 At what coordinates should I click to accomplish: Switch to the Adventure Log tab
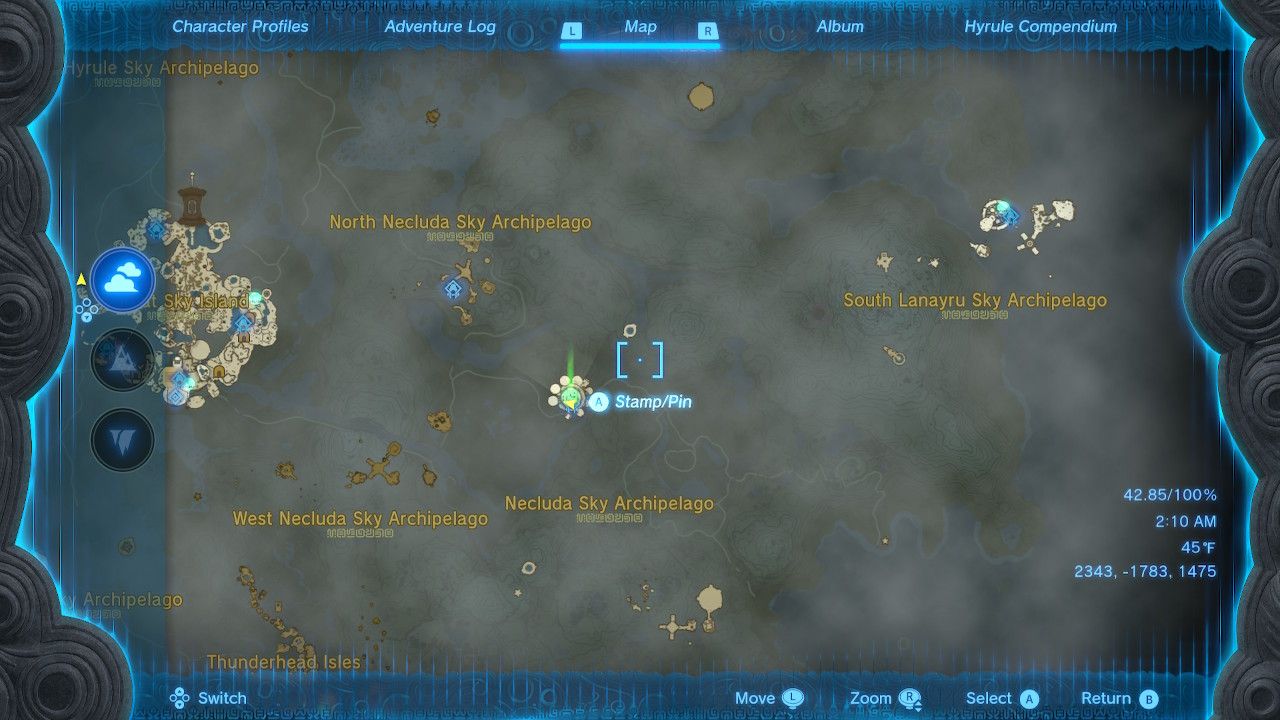(441, 26)
